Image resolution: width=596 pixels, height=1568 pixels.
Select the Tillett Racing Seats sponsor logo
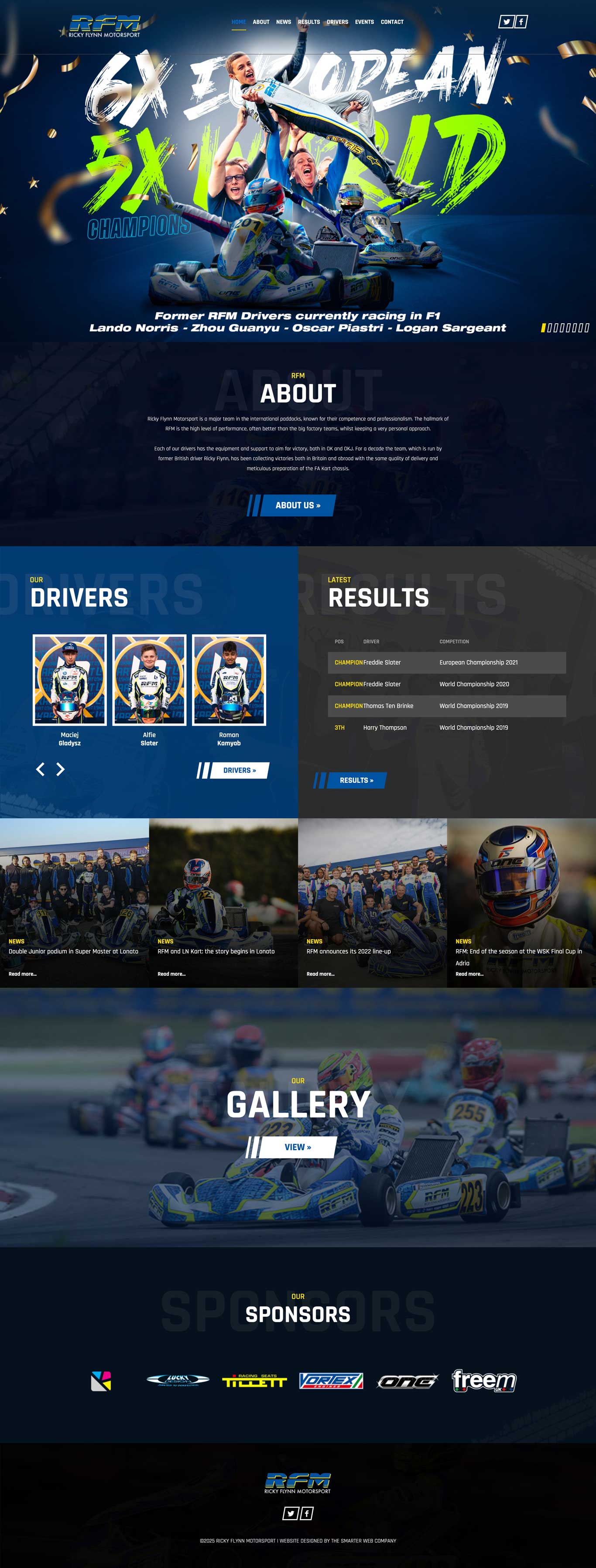pos(254,1381)
